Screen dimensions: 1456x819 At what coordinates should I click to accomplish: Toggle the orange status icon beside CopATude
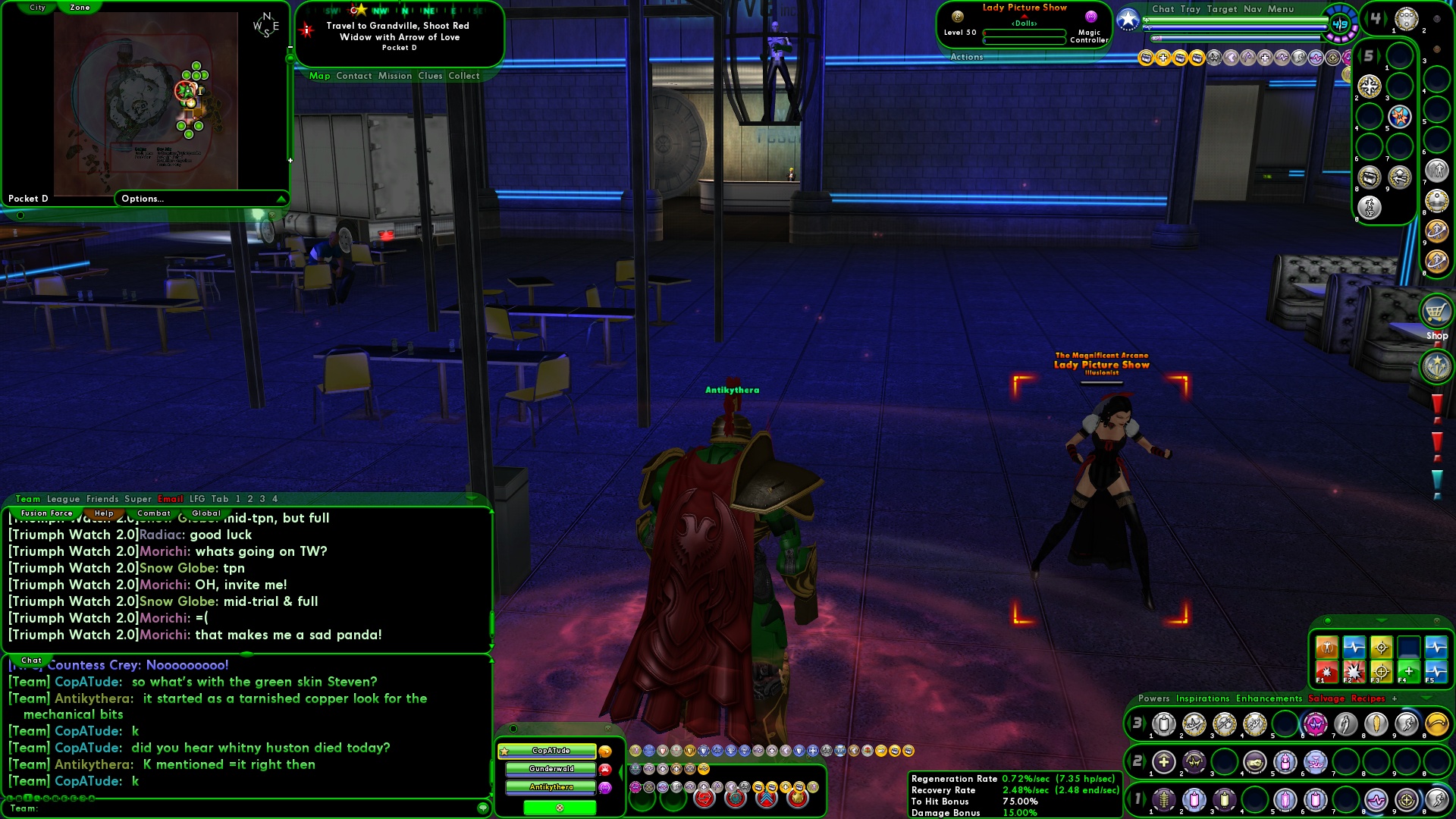point(604,752)
